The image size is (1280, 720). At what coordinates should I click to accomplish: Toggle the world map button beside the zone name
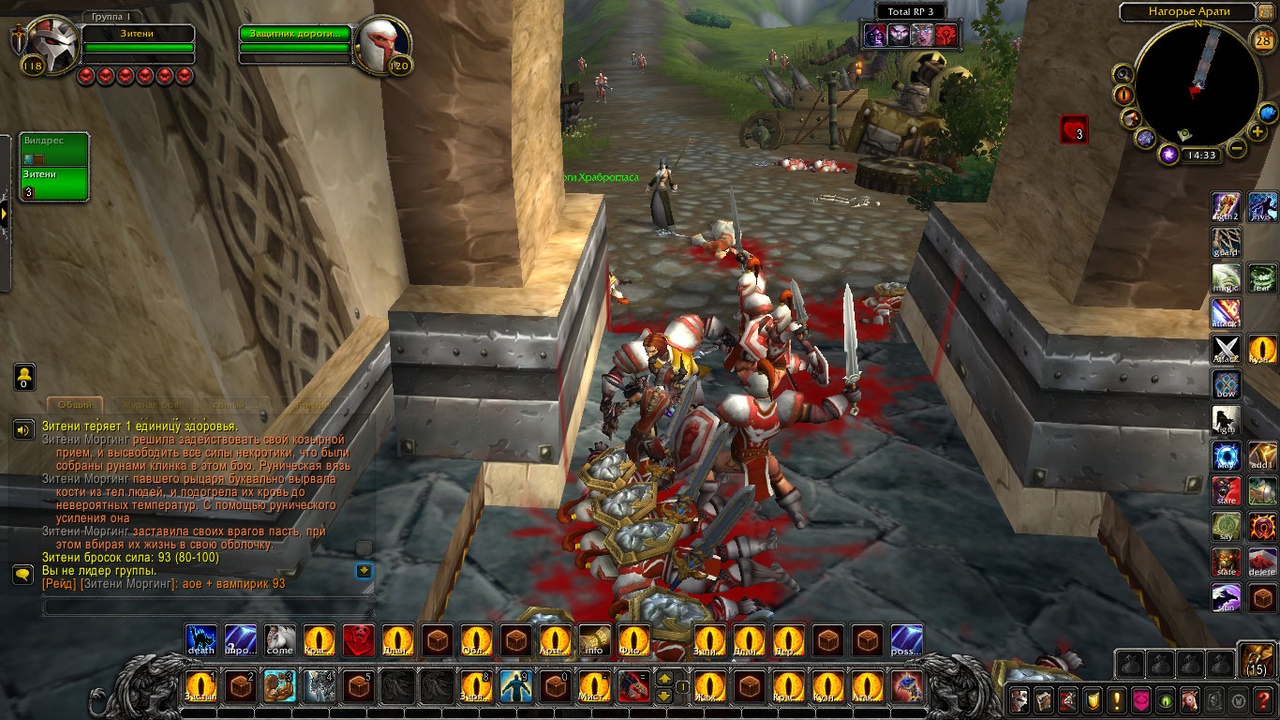[1269, 12]
